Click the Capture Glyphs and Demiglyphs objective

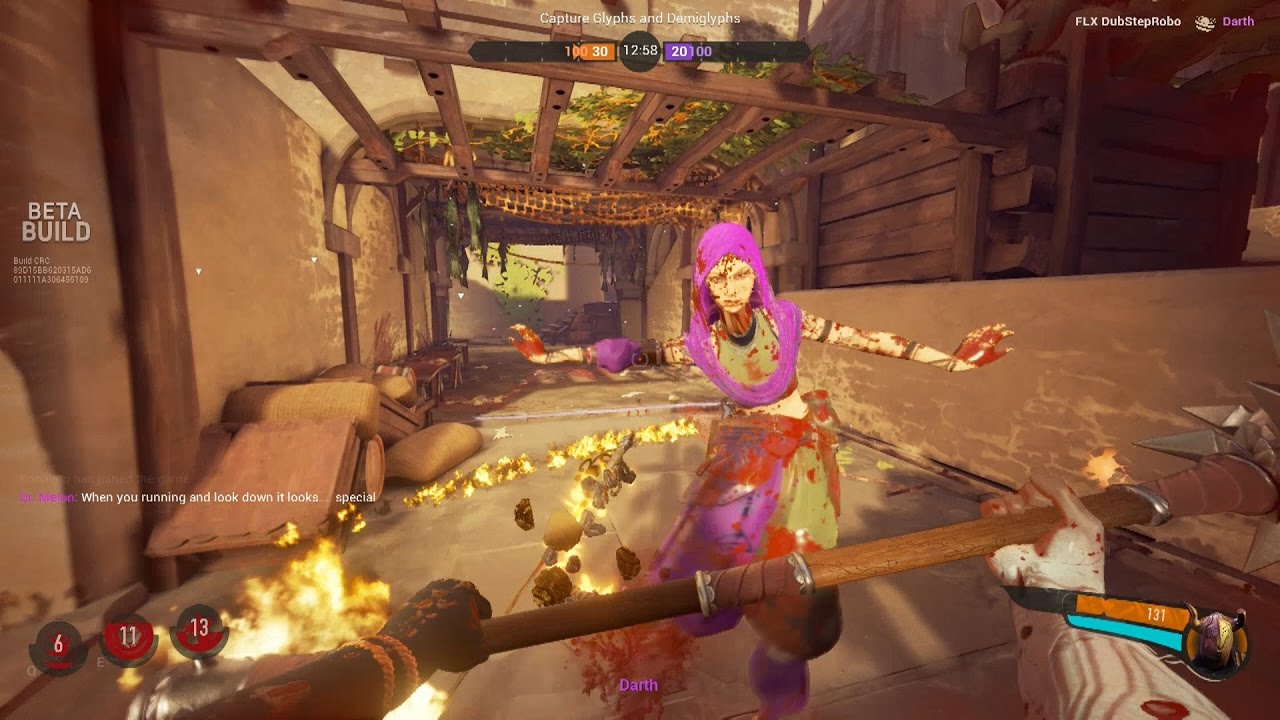pos(638,18)
